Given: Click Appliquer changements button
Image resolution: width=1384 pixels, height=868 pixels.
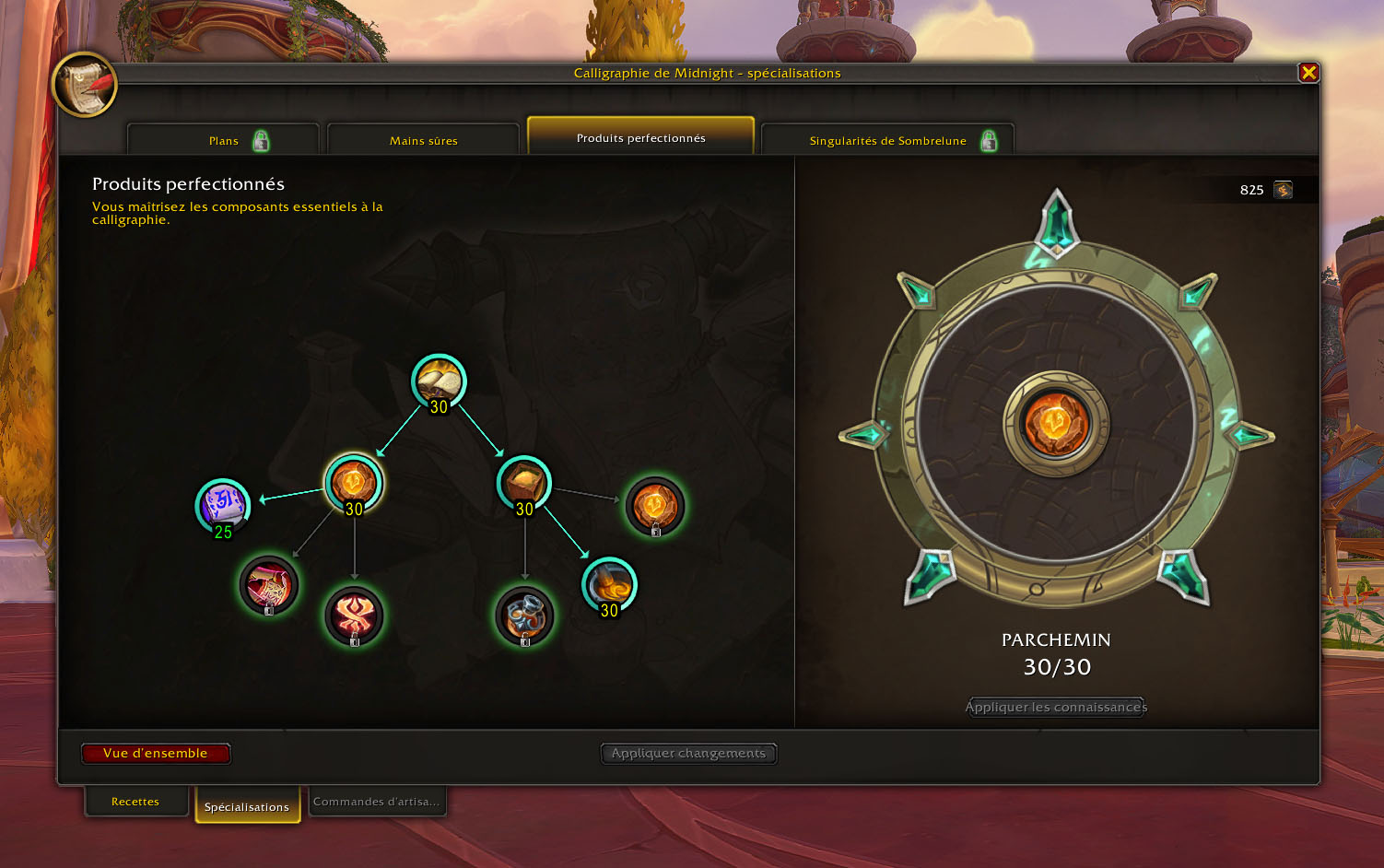Looking at the screenshot, I should pos(688,754).
